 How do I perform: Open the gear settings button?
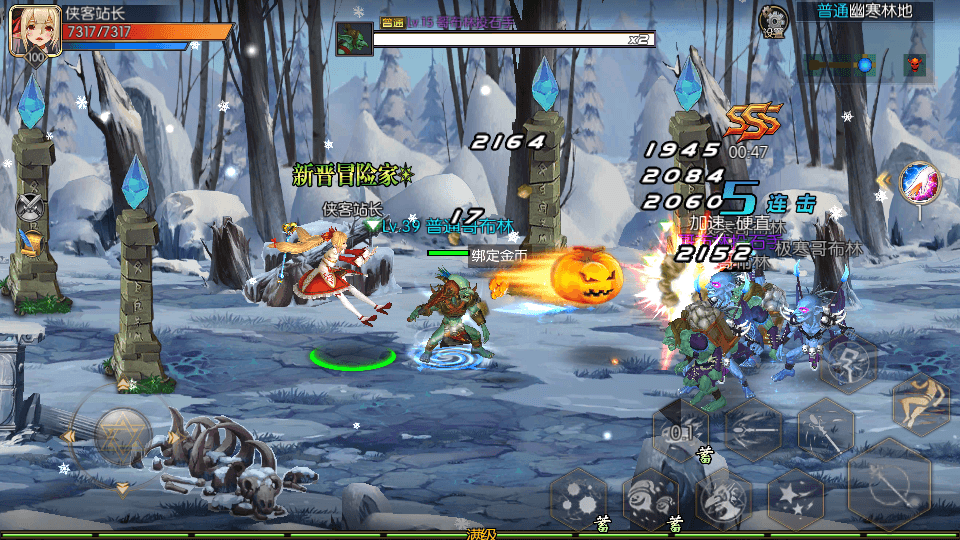(772, 20)
